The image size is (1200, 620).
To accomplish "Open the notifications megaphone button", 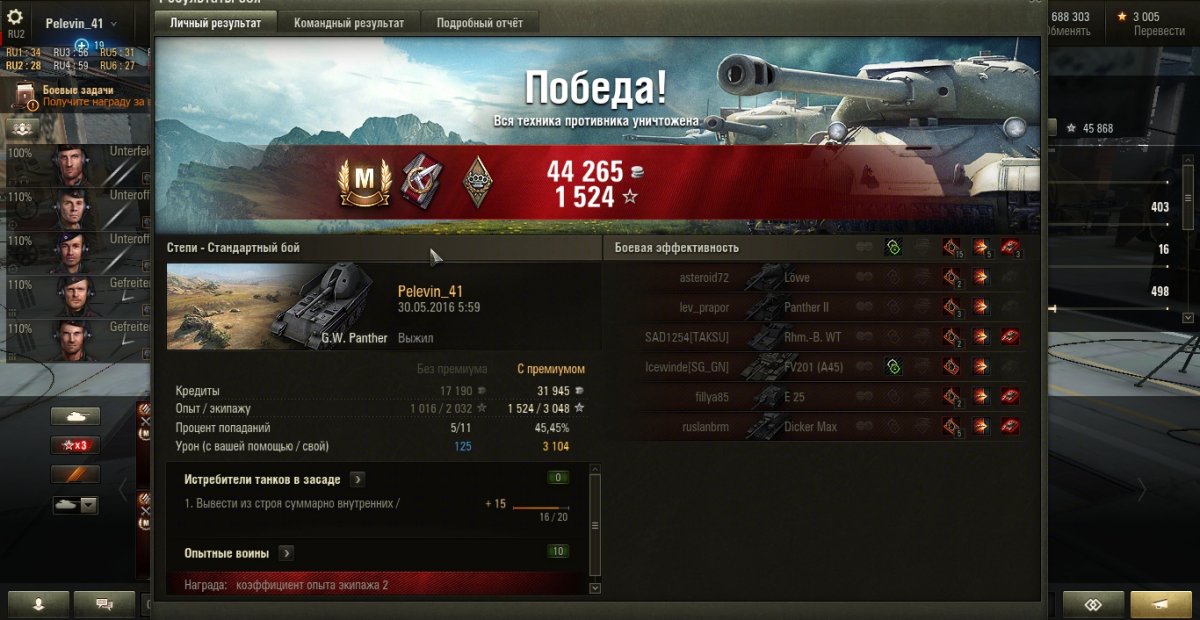I will click(1160, 604).
